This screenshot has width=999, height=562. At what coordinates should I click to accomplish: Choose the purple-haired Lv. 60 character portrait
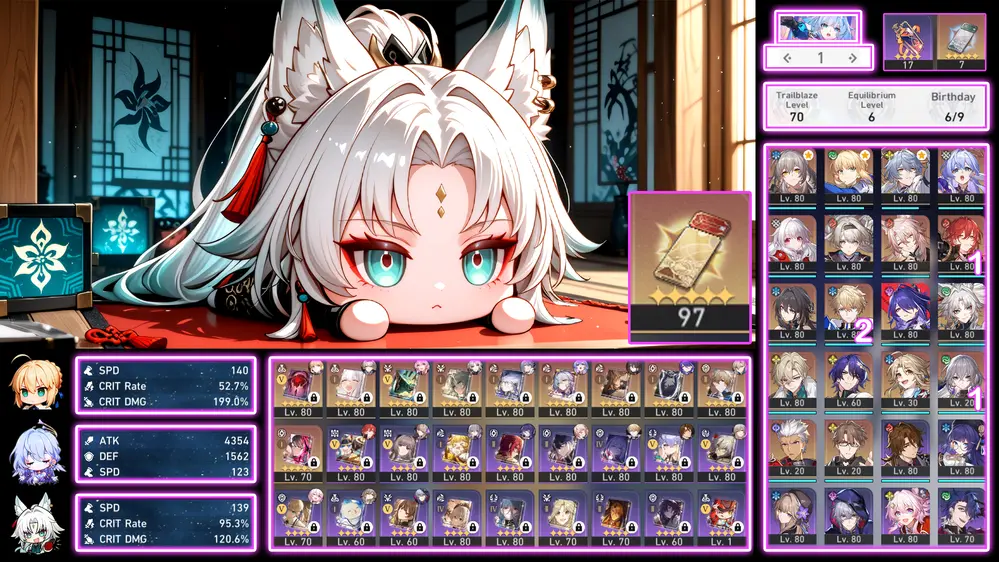pos(849,380)
